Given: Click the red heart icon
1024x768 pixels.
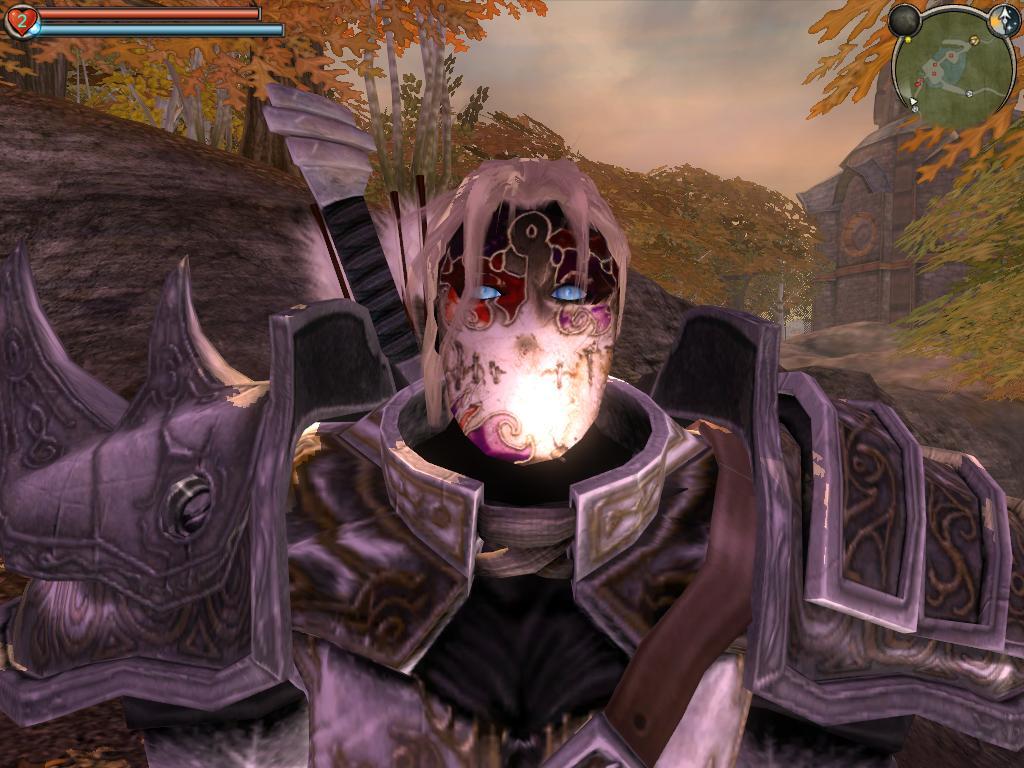Looking at the screenshot, I should [x=21, y=20].
